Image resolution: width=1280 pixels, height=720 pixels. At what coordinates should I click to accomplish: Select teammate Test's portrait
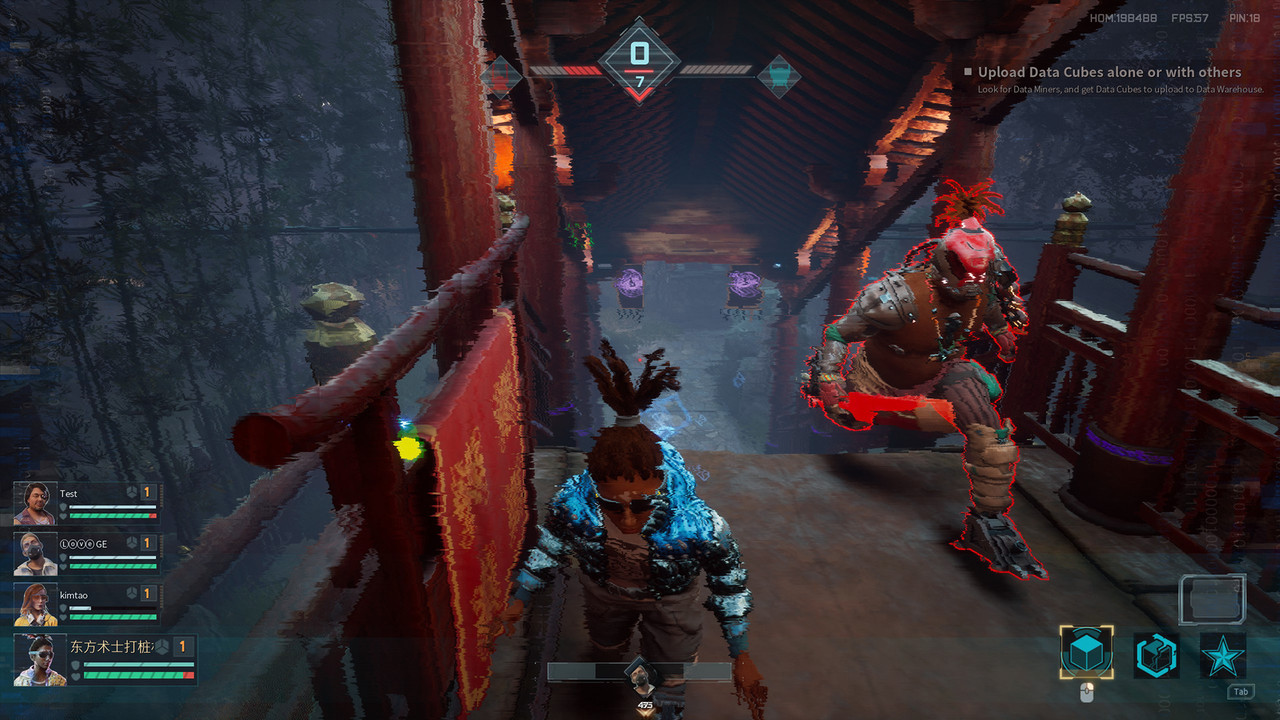35,504
